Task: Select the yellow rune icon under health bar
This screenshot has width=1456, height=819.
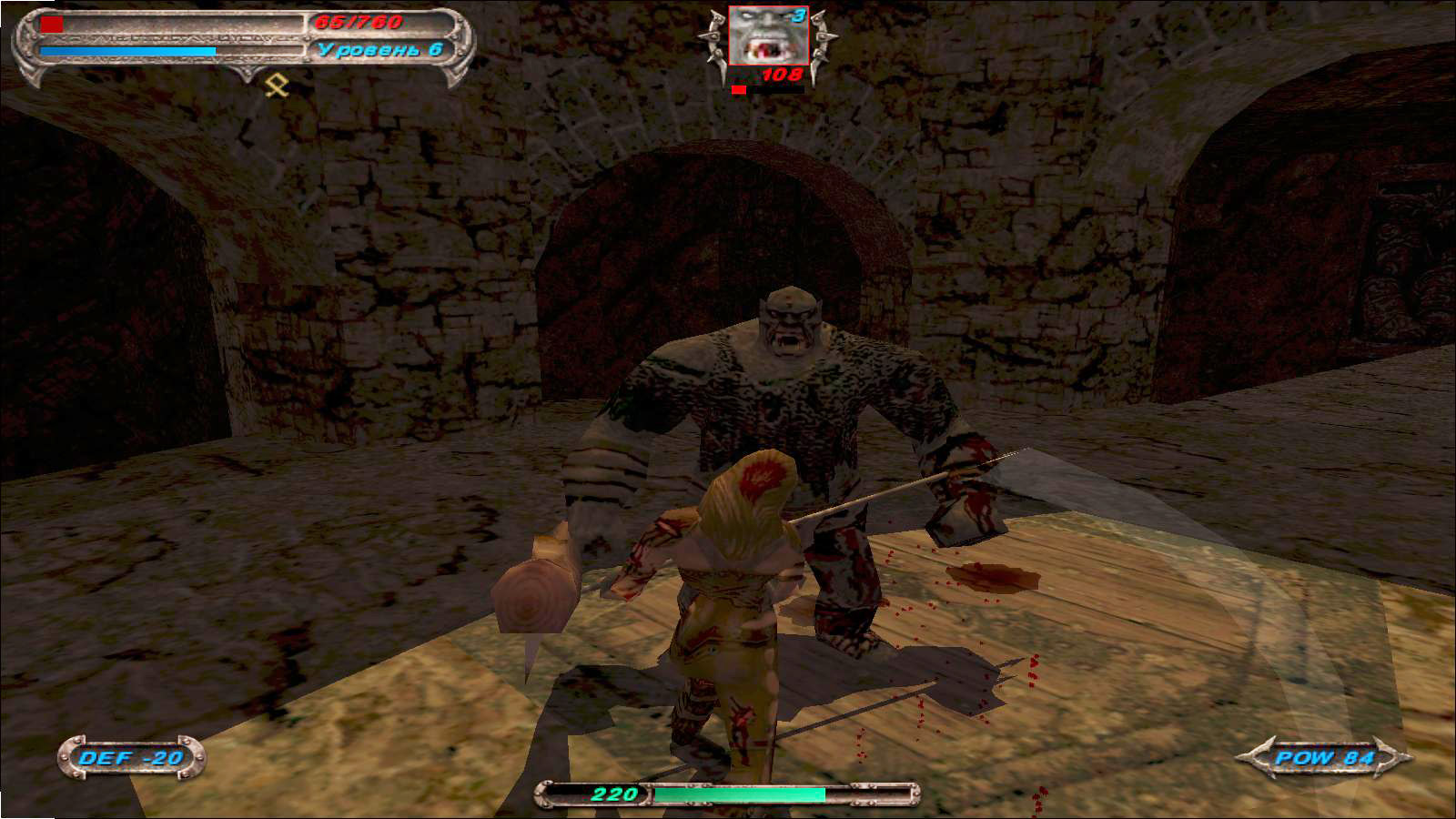Action: 276,86
